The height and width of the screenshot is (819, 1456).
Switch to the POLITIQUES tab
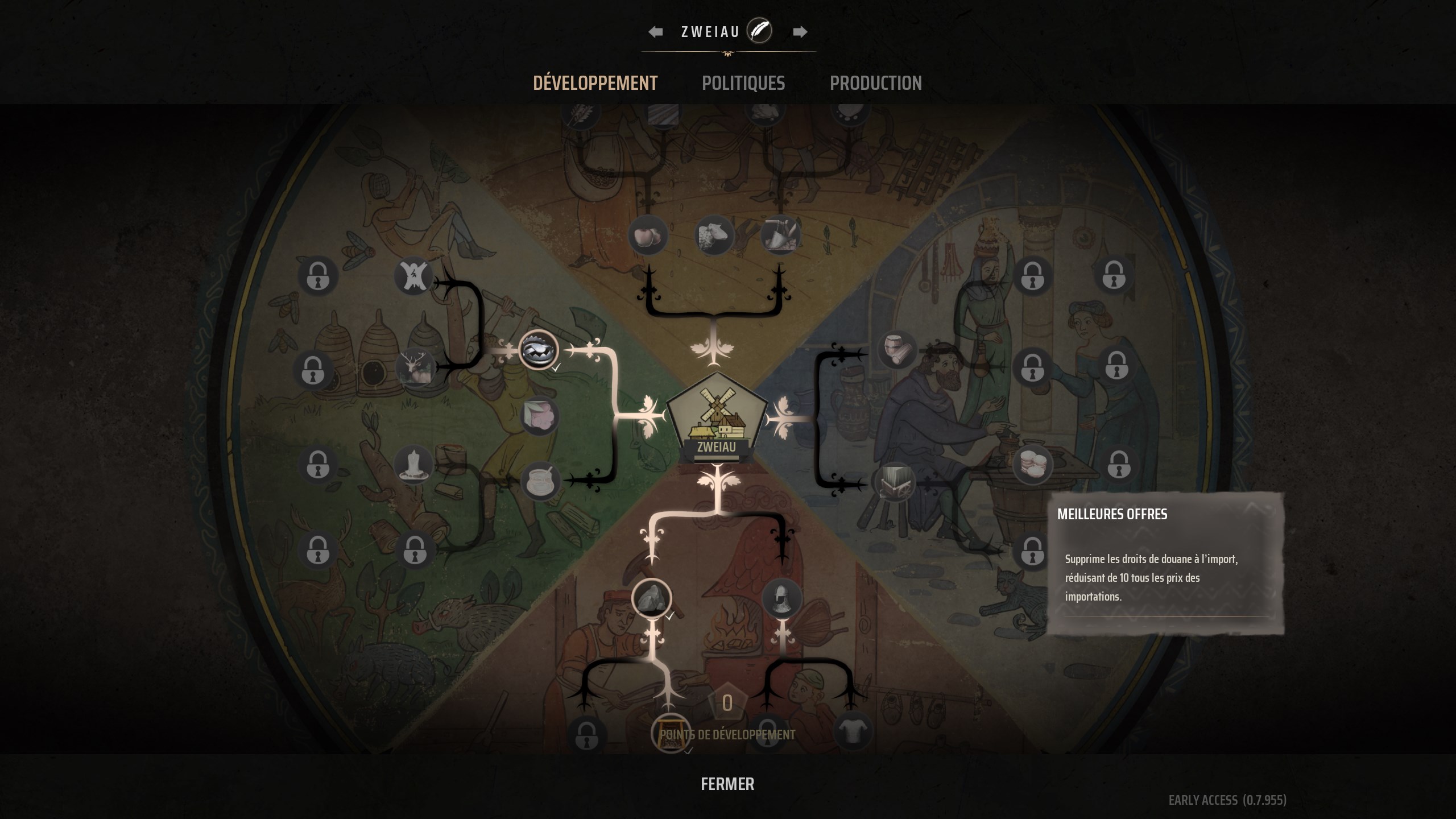point(744,83)
